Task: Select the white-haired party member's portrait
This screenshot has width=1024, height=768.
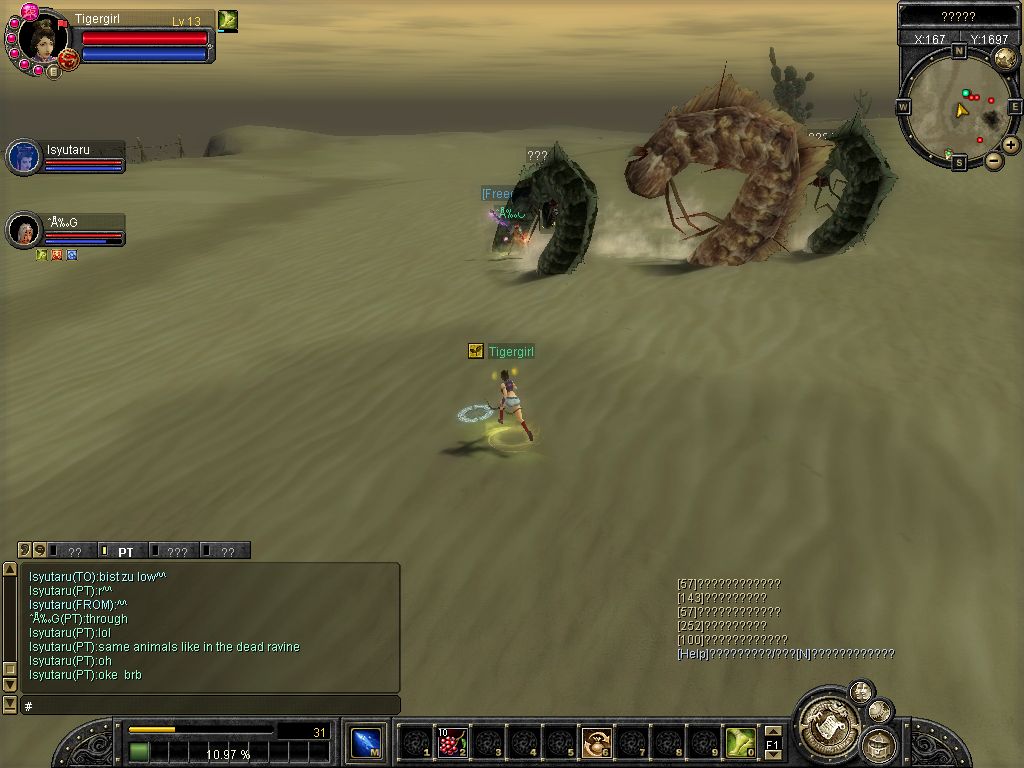Action: (x=23, y=230)
